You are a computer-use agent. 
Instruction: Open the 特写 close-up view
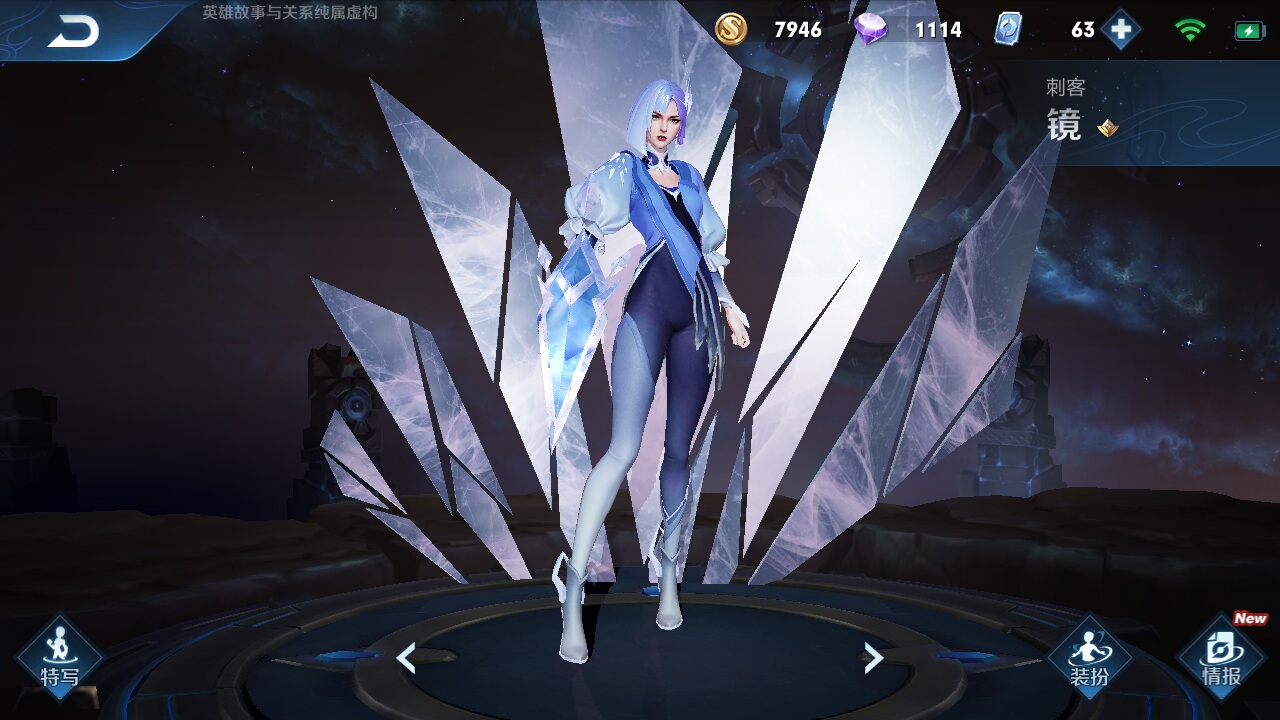[59, 657]
